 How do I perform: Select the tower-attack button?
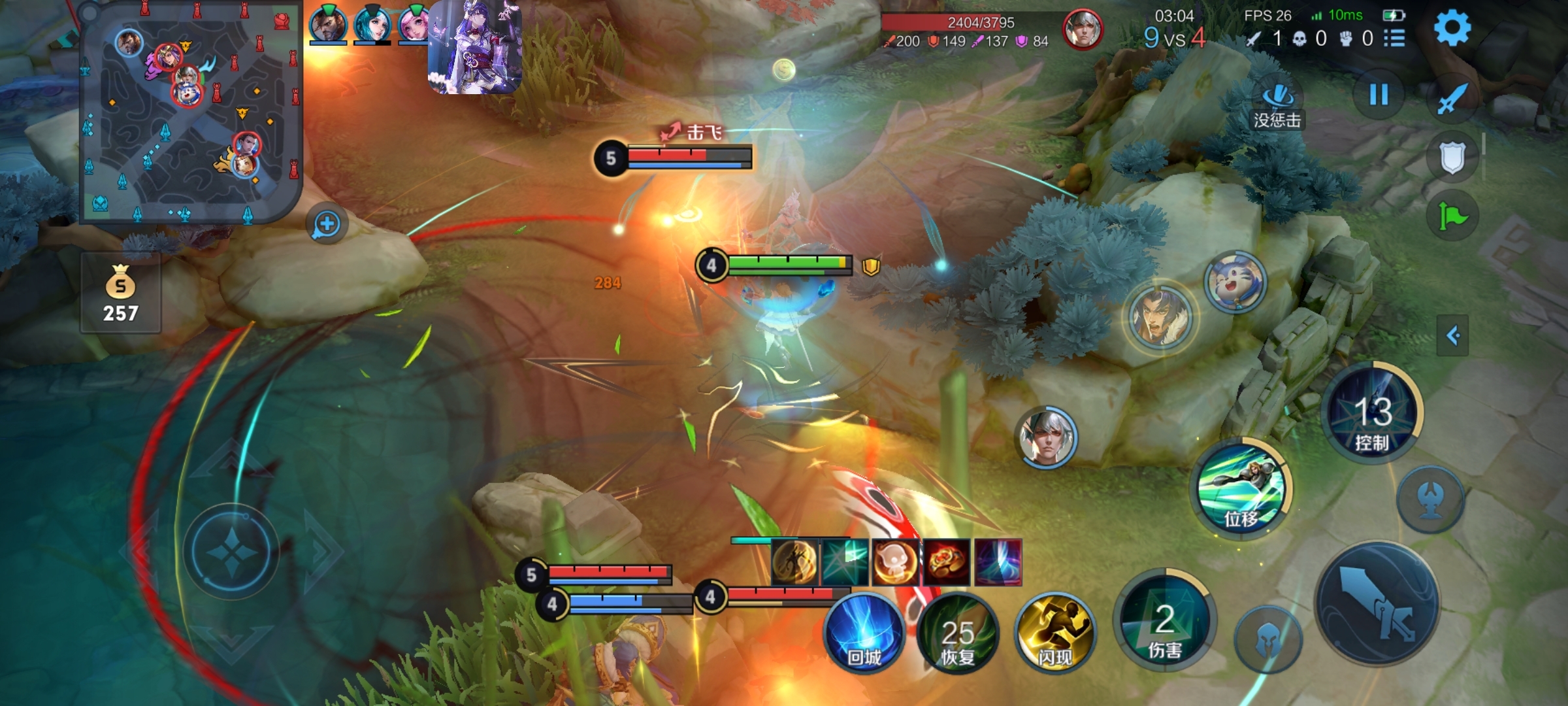[1430, 499]
